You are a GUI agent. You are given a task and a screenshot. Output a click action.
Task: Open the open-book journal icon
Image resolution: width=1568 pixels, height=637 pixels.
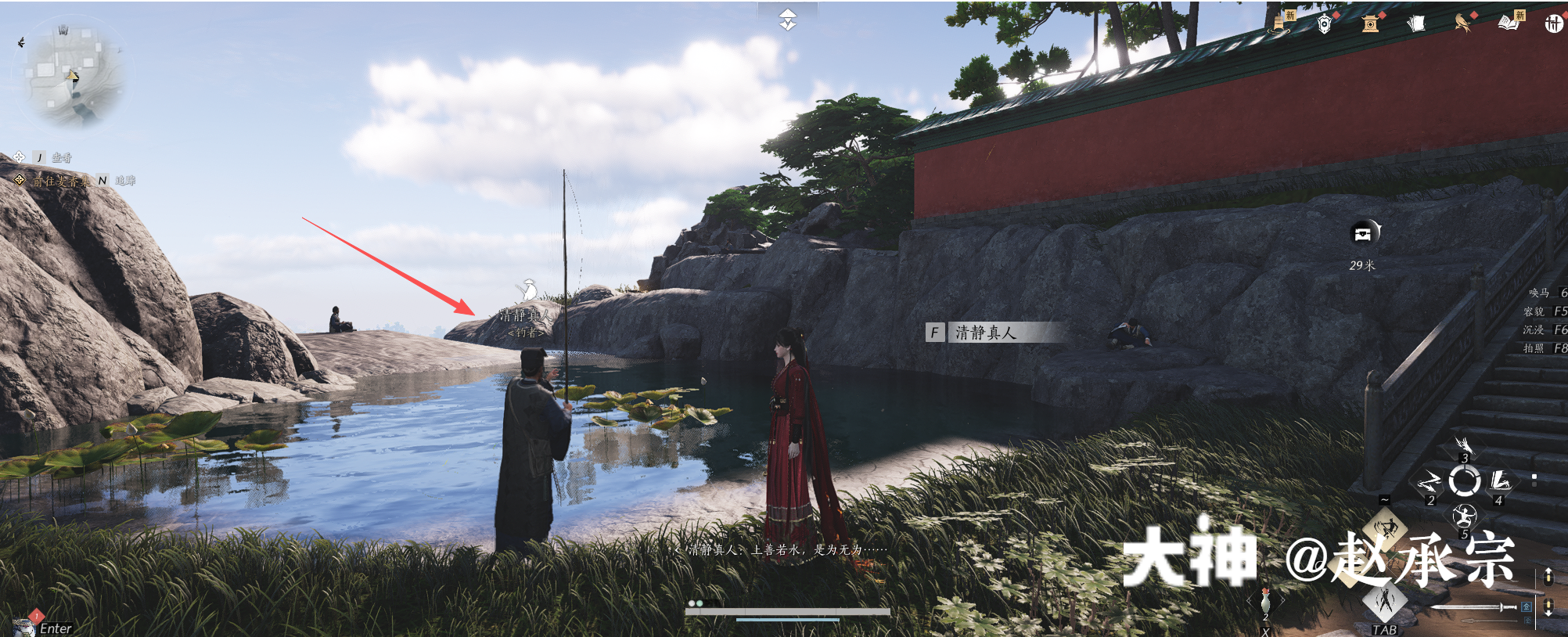tap(1509, 23)
